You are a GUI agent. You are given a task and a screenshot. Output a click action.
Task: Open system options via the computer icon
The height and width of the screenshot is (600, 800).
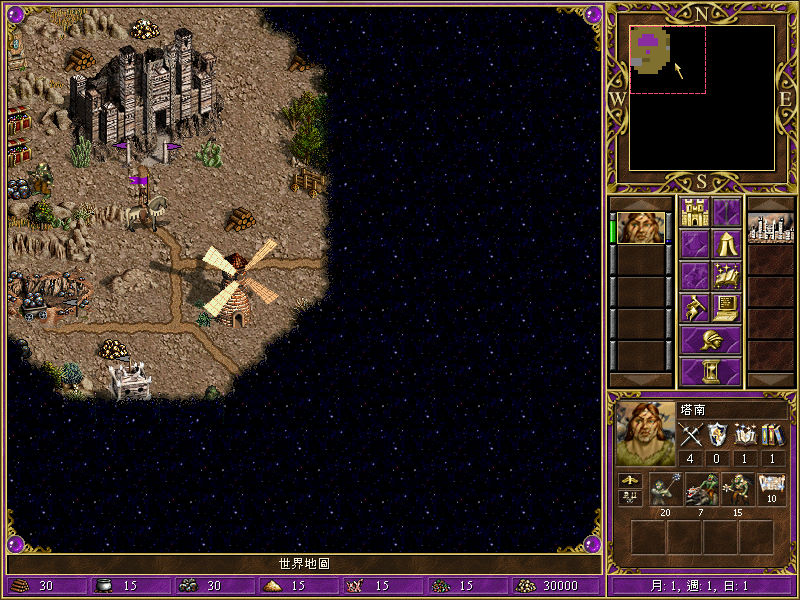pos(726,307)
